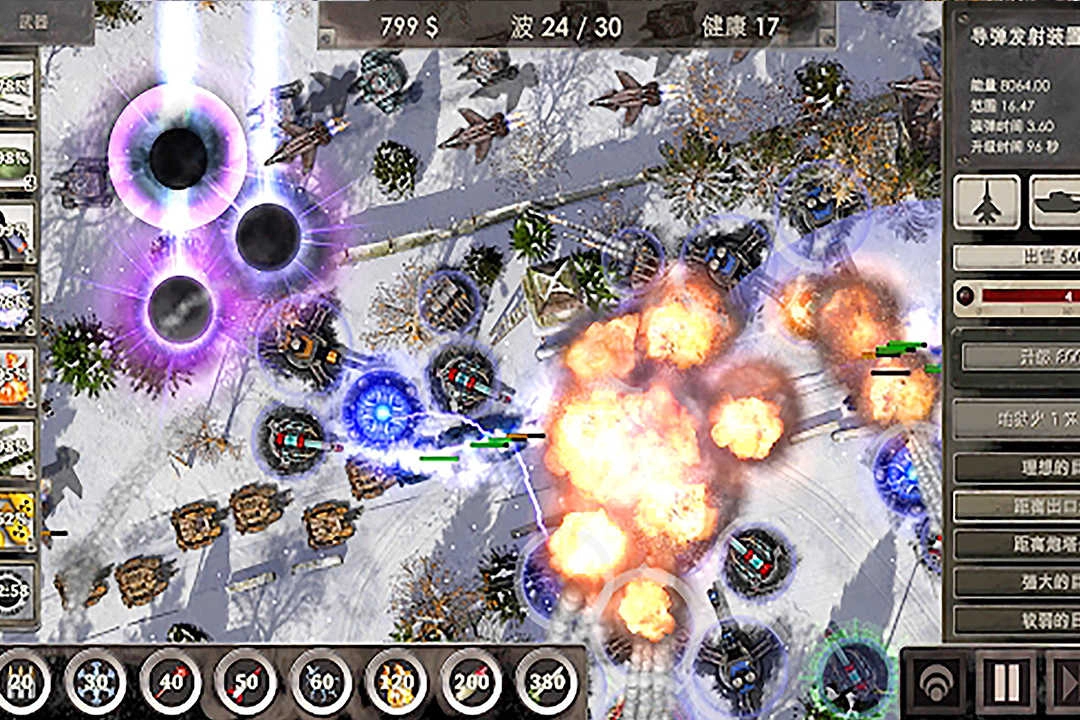Choose the 60-cost lightning tower
Viewport: 1080px width, 720px height.
321,684
